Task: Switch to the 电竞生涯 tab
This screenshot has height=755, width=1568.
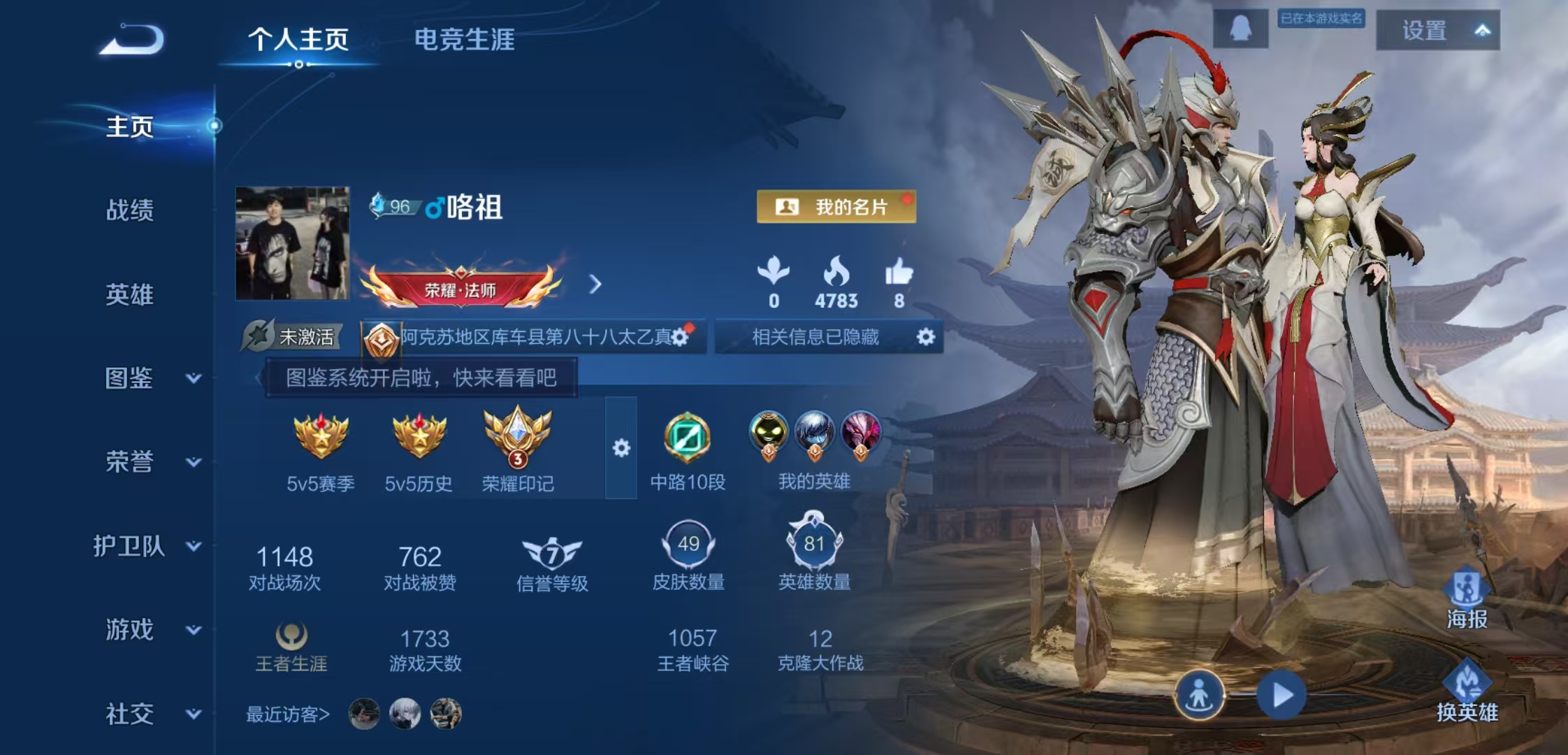Action: point(464,40)
